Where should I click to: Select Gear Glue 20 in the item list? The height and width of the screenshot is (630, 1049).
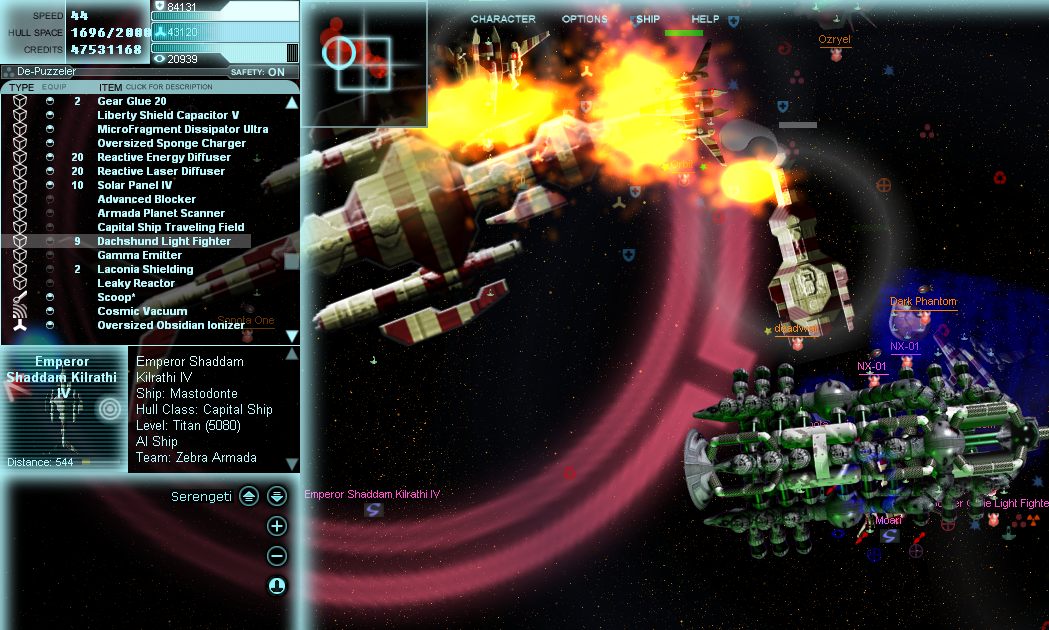[132, 101]
